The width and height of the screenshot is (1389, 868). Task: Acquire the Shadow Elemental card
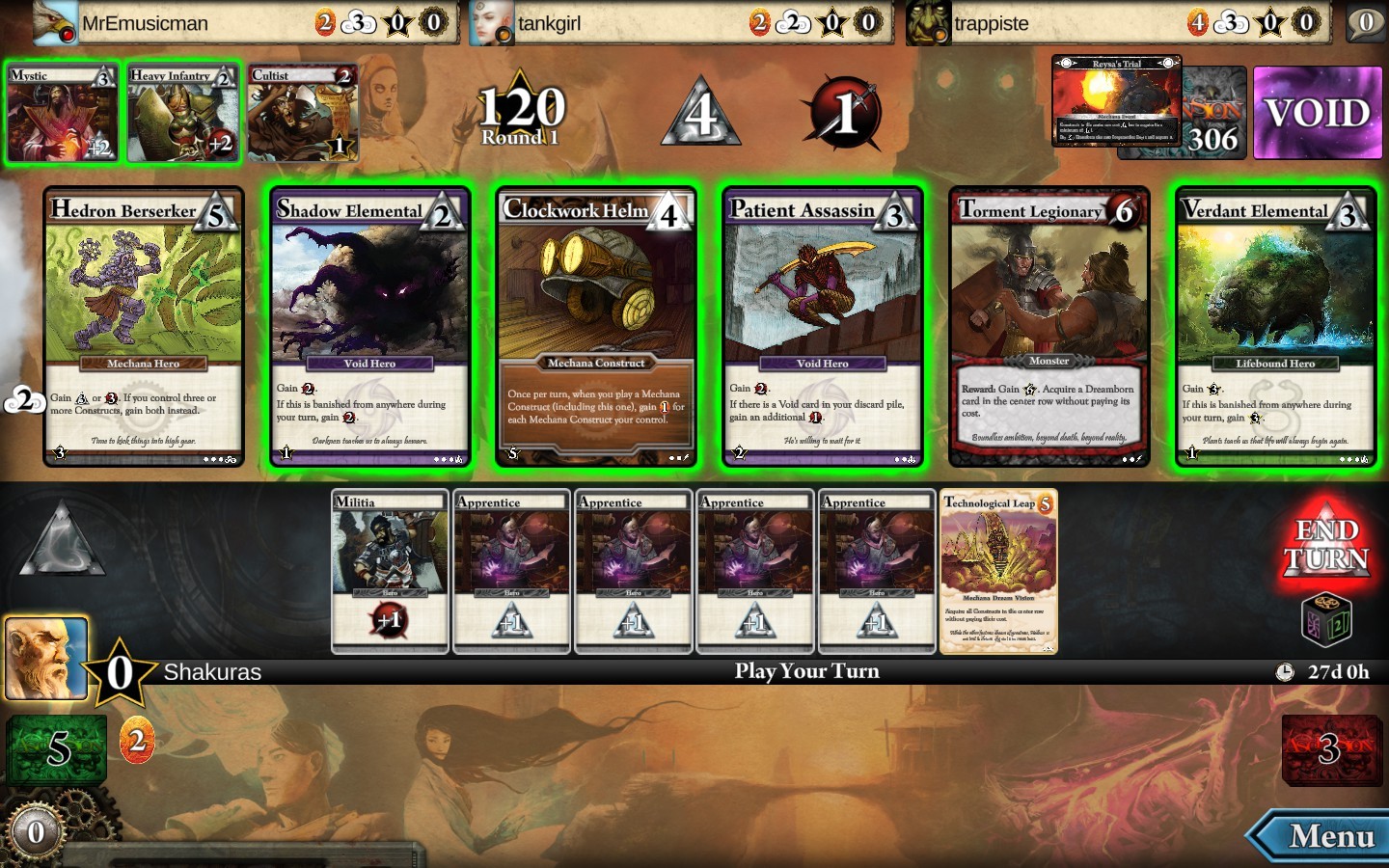click(x=369, y=328)
